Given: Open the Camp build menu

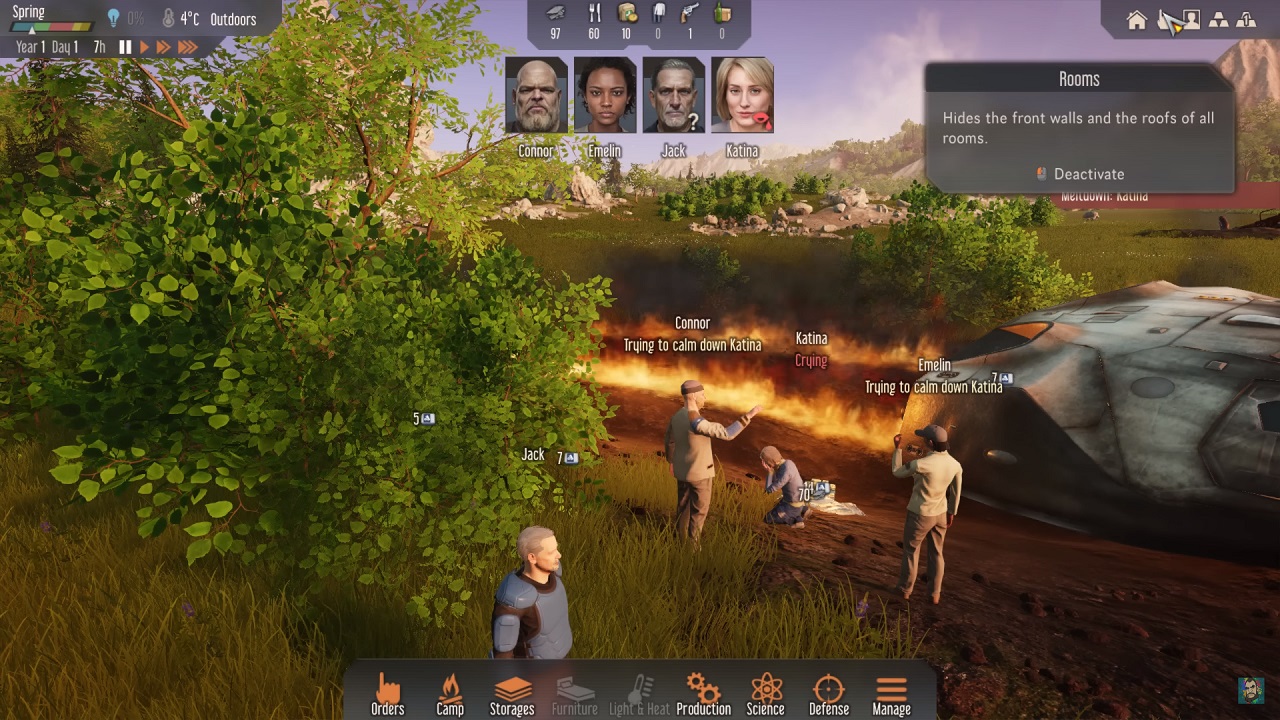Looking at the screenshot, I should [450, 694].
